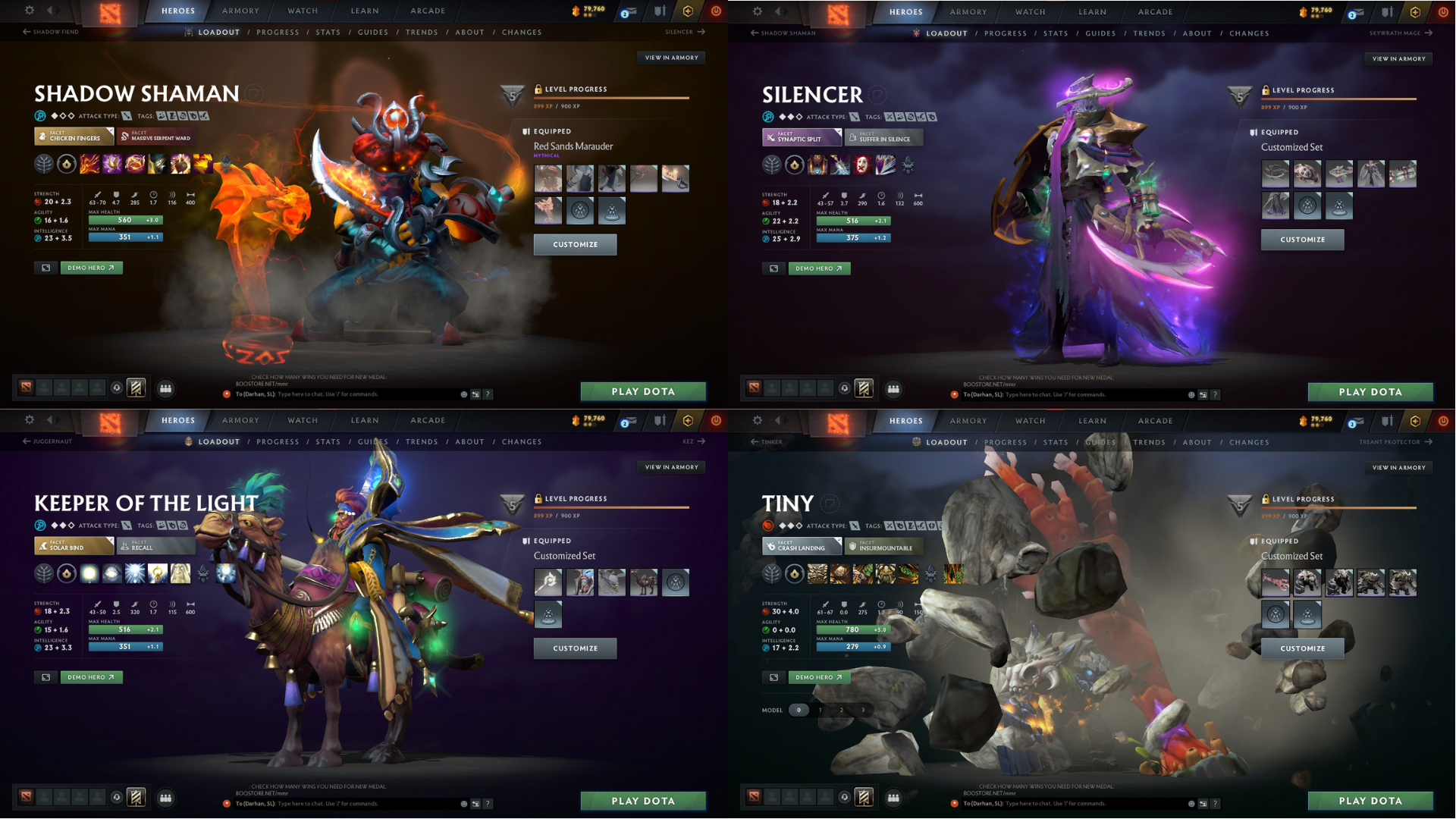Open the Trends page for Keeper of the Light

tap(422, 441)
